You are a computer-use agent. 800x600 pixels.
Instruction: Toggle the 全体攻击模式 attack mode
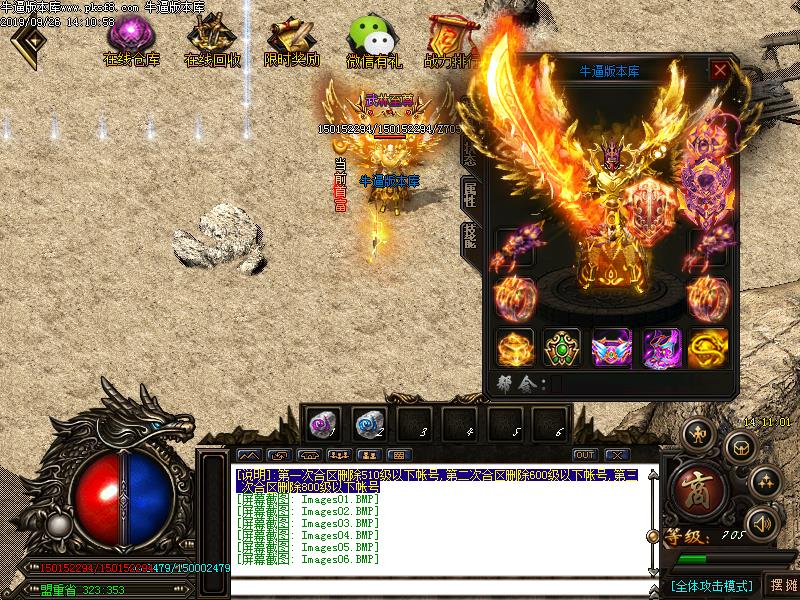pyautogui.click(x=711, y=585)
